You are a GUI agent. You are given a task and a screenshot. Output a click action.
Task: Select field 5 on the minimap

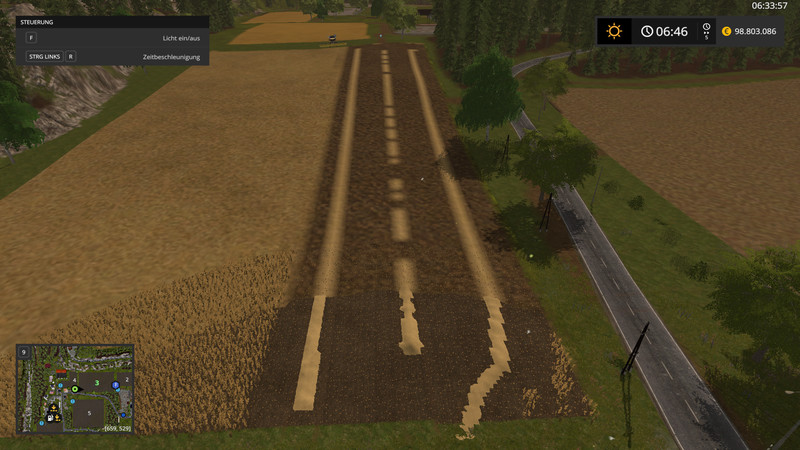click(x=88, y=412)
